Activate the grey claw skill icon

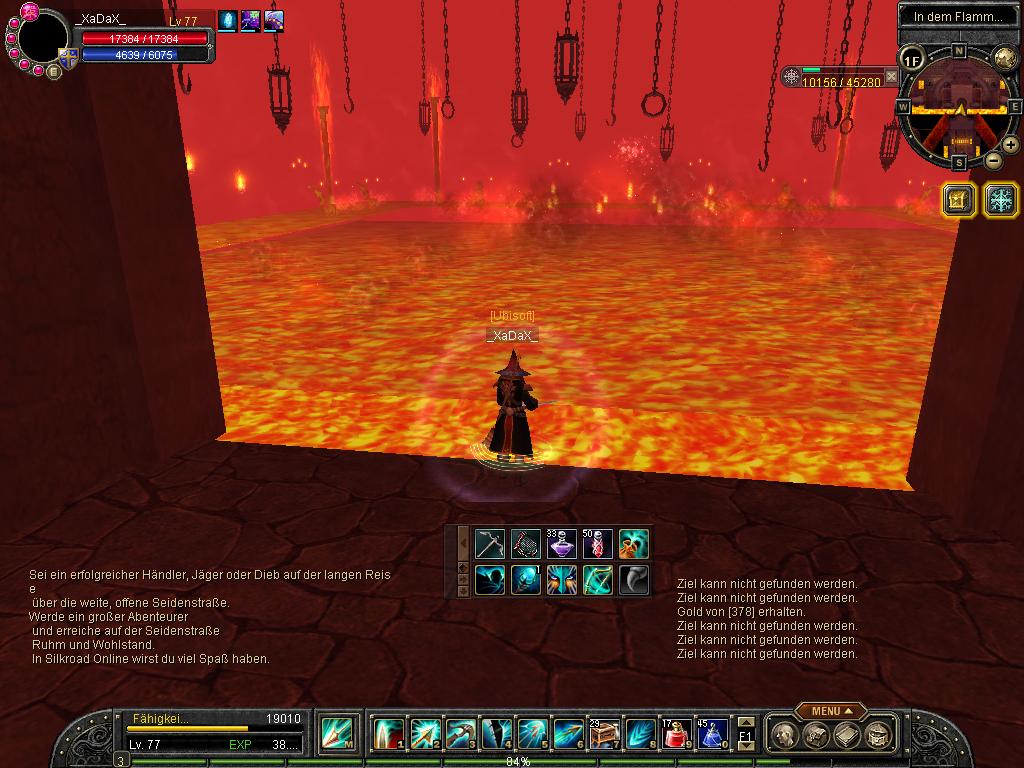[x=634, y=580]
